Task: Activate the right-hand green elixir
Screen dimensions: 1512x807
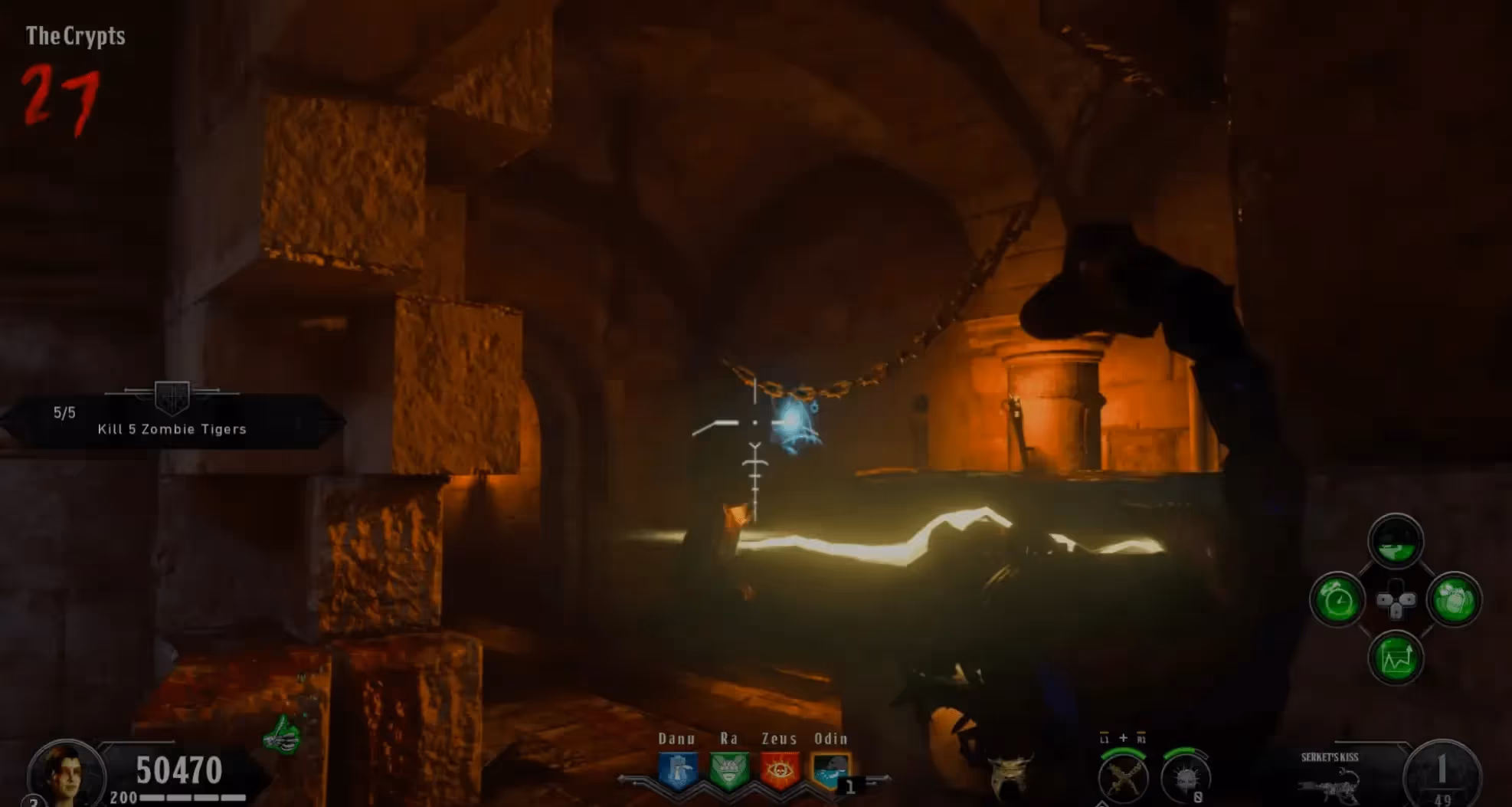Action: 1454,600
